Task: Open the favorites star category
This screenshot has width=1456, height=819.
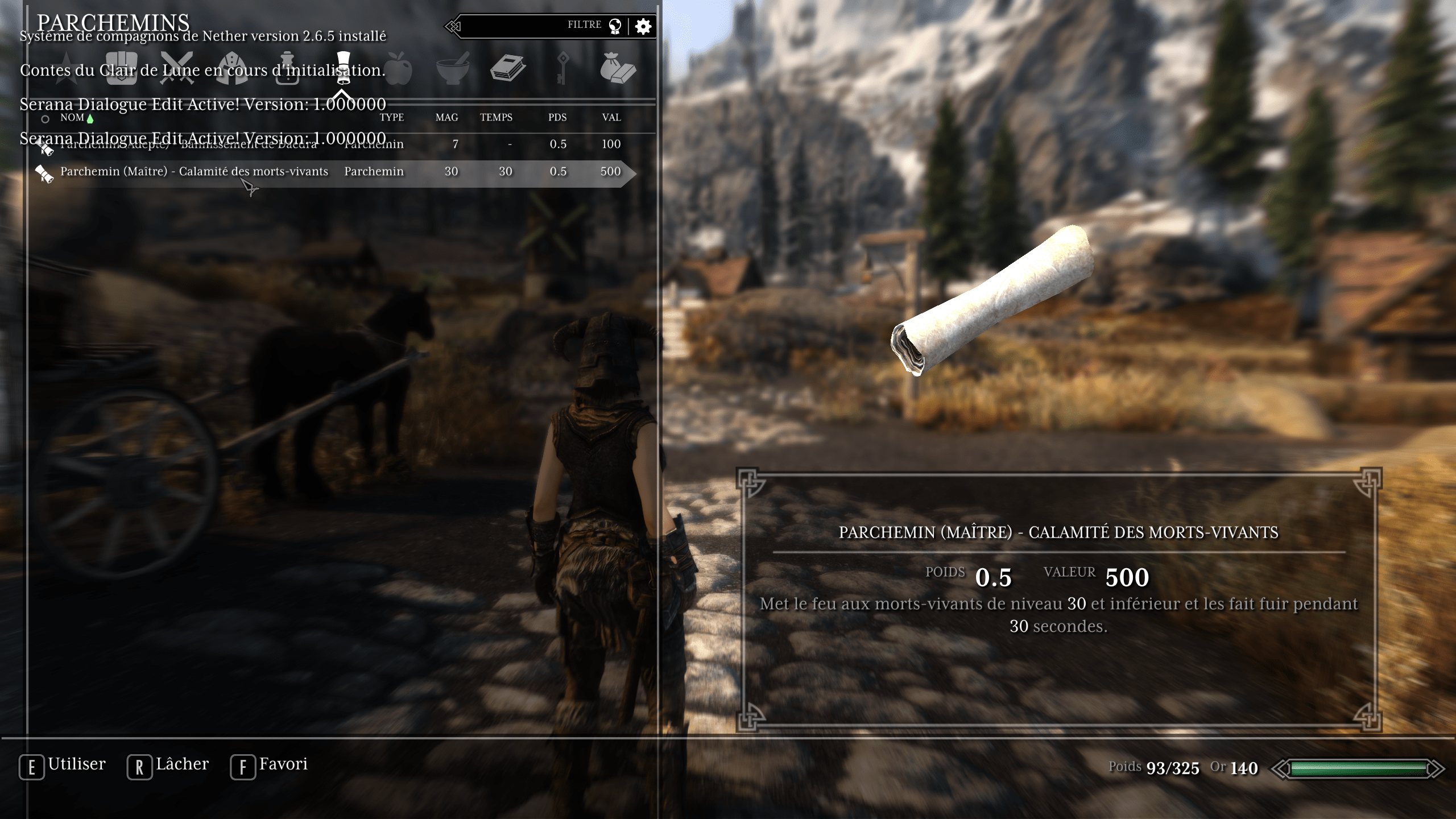Action: [x=67, y=69]
